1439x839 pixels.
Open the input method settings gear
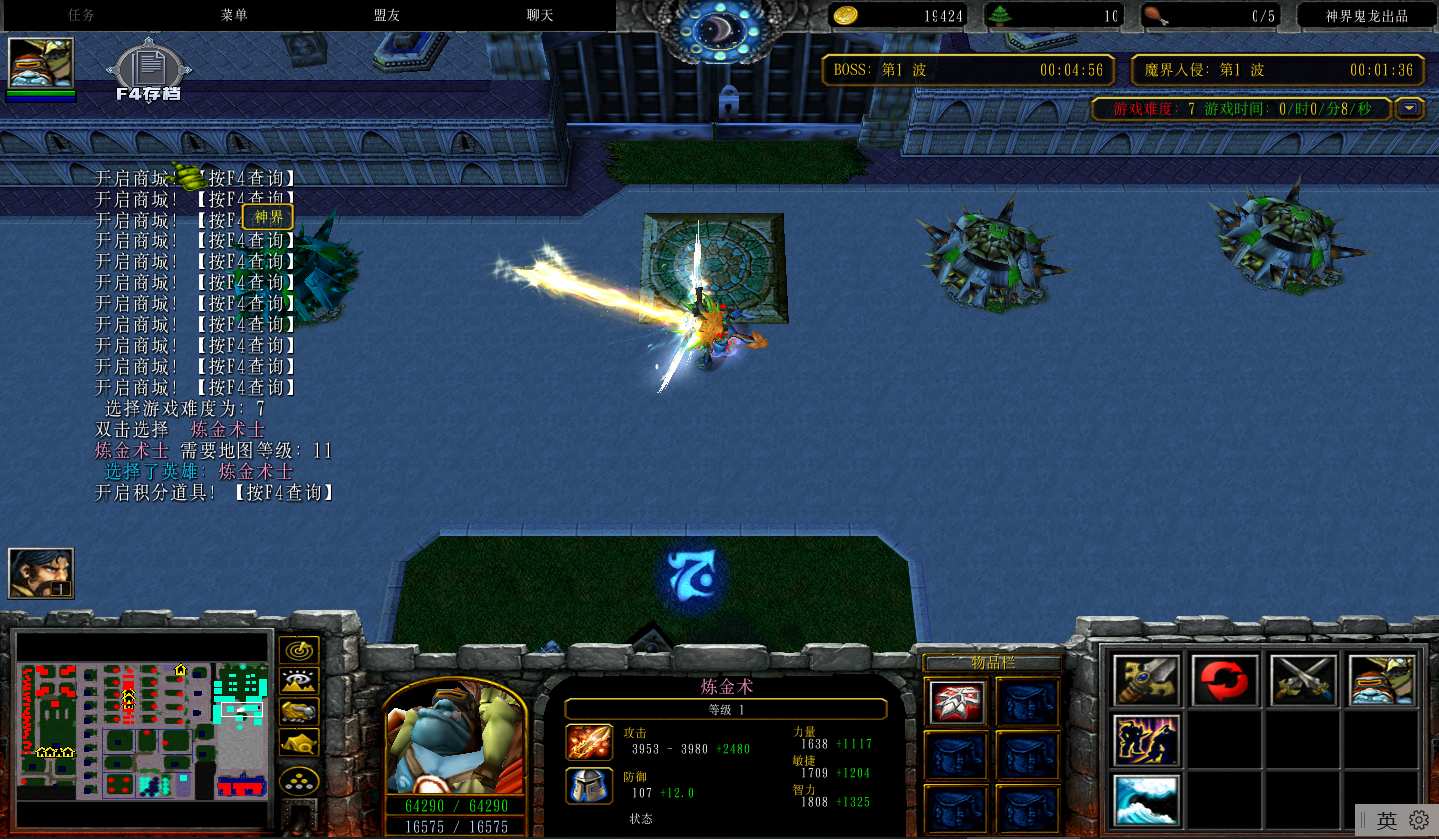pyautogui.click(x=1418, y=820)
